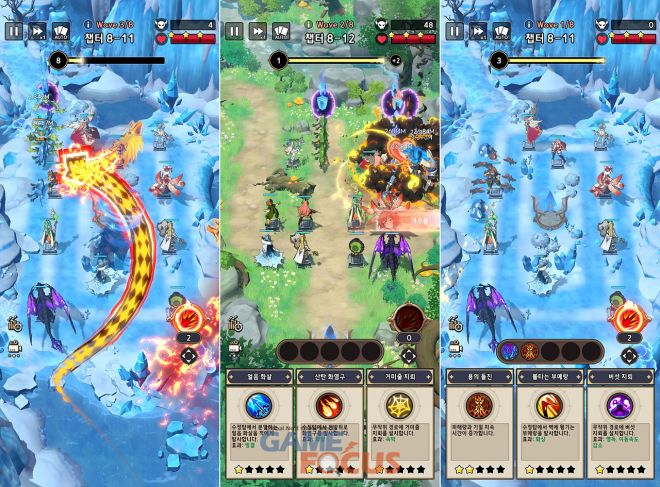Click the crosshair target button in 챕터 8-12
This screenshot has height=487, width=660.
click(408, 355)
